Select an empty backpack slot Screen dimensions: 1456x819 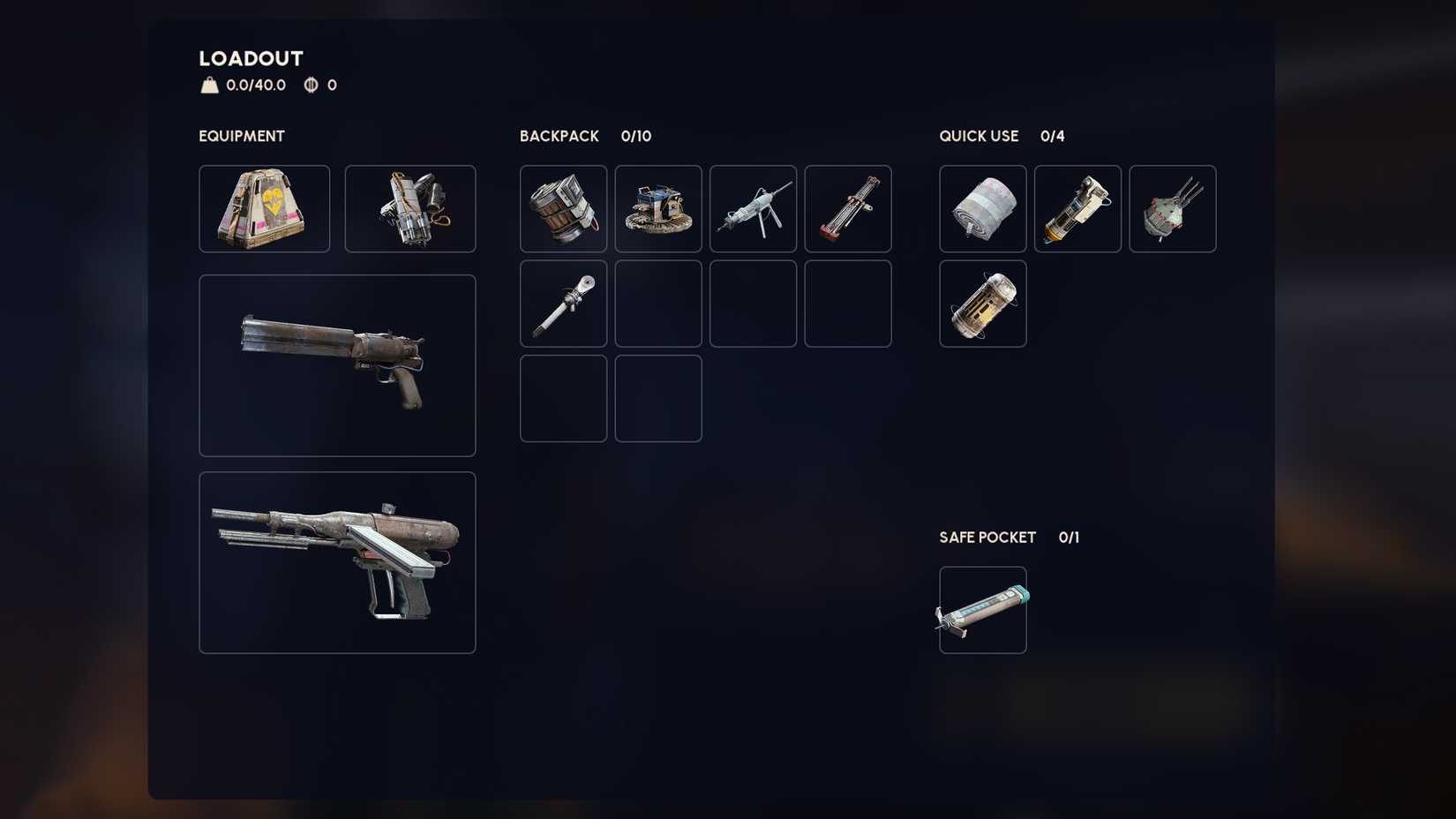[658, 303]
